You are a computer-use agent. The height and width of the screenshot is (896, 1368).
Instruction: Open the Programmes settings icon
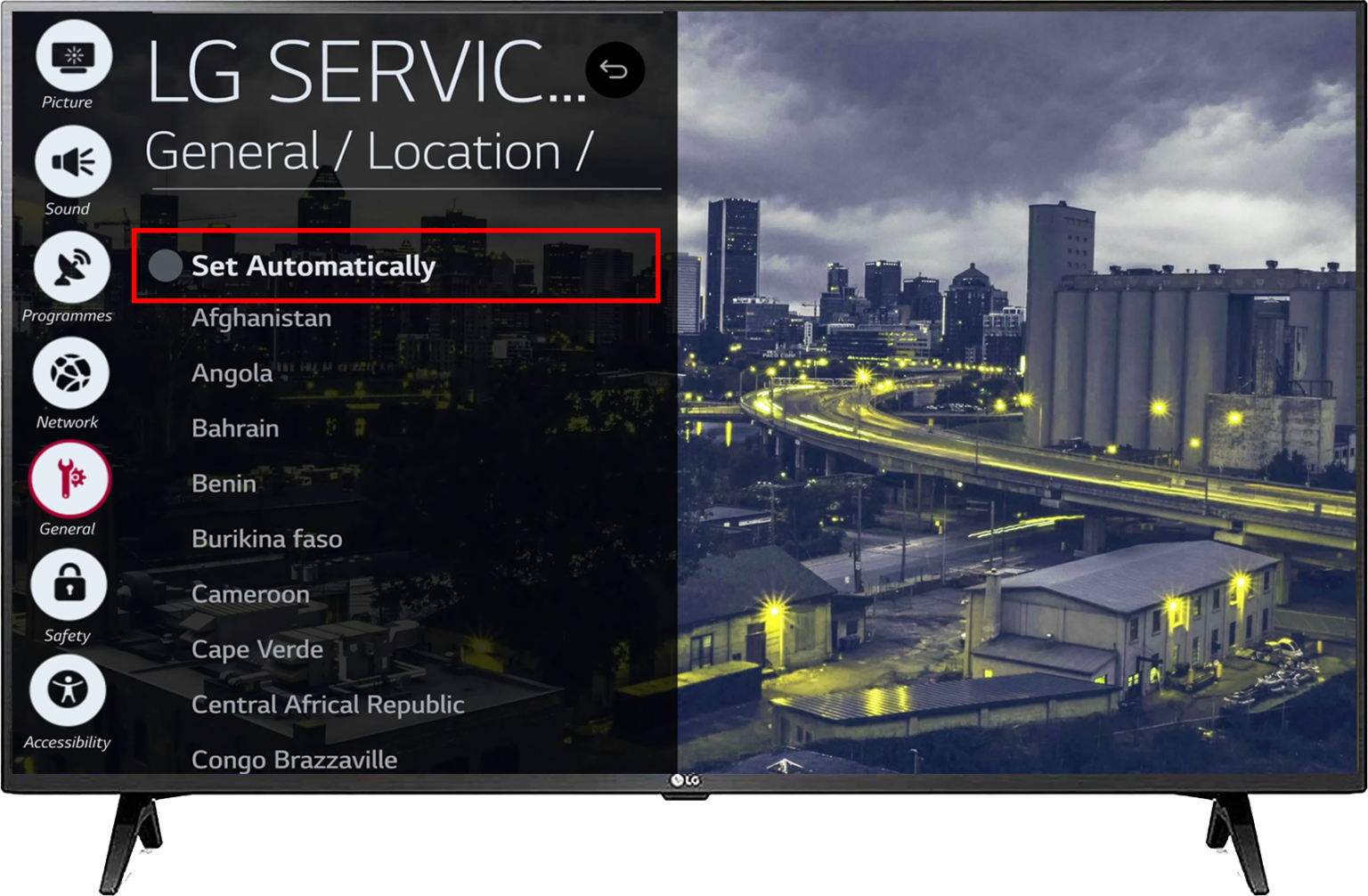[x=72, y=267]
